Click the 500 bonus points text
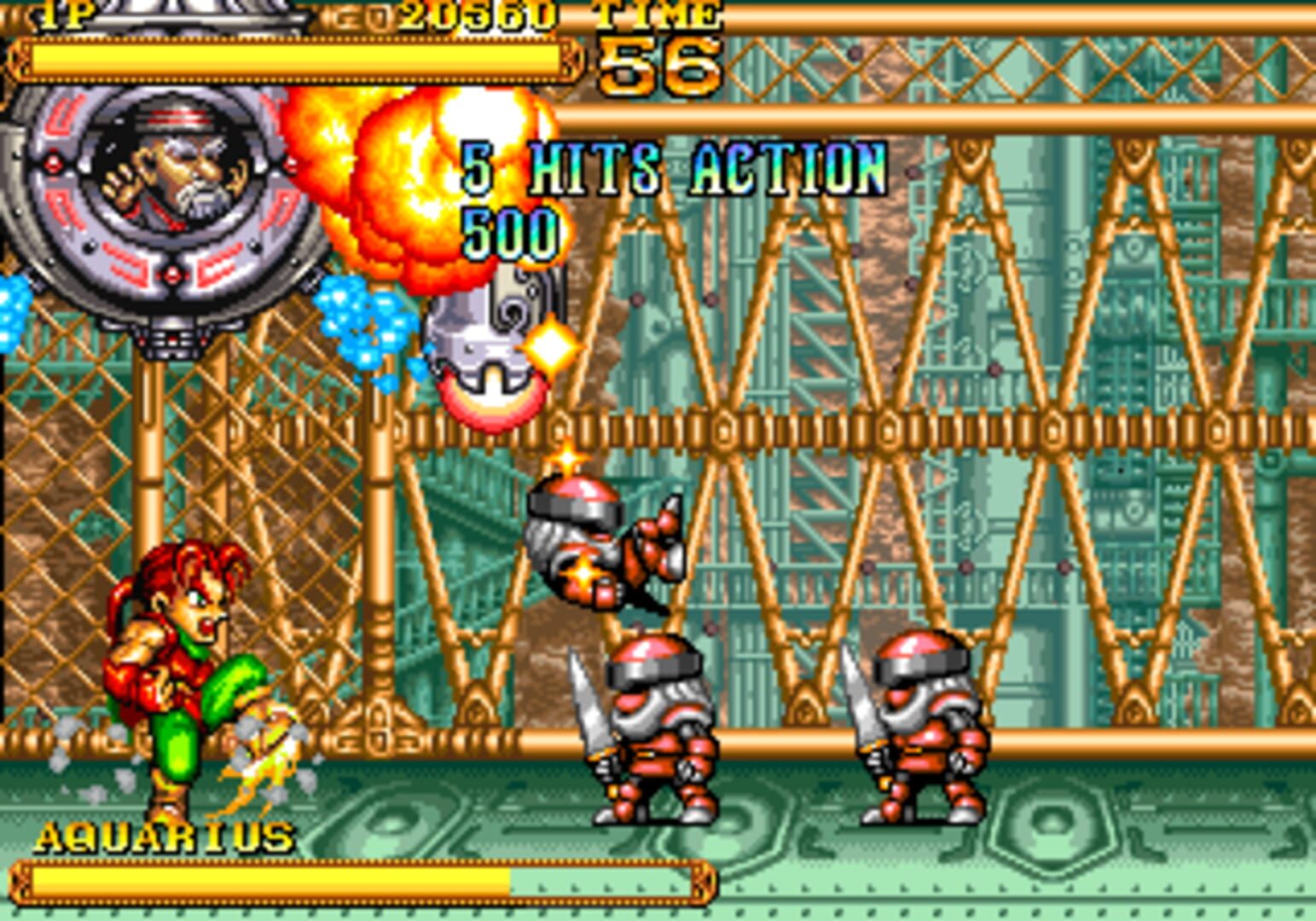This screenshot has width=1316, height=921. [x=510, y=229]
